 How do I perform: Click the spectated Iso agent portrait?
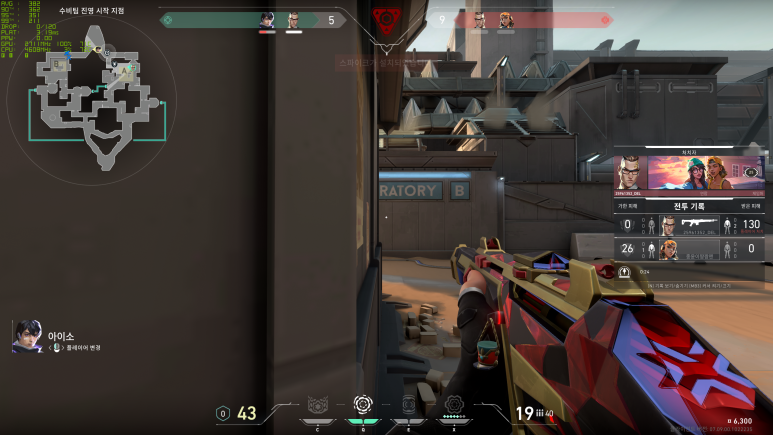pos(27,336)
